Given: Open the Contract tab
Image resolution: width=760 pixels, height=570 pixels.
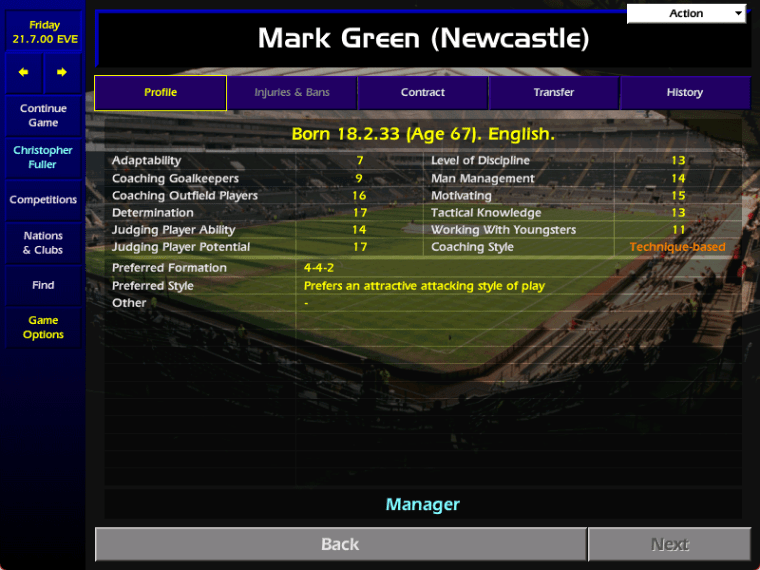Looking at the screenshot, I should 423,93.
